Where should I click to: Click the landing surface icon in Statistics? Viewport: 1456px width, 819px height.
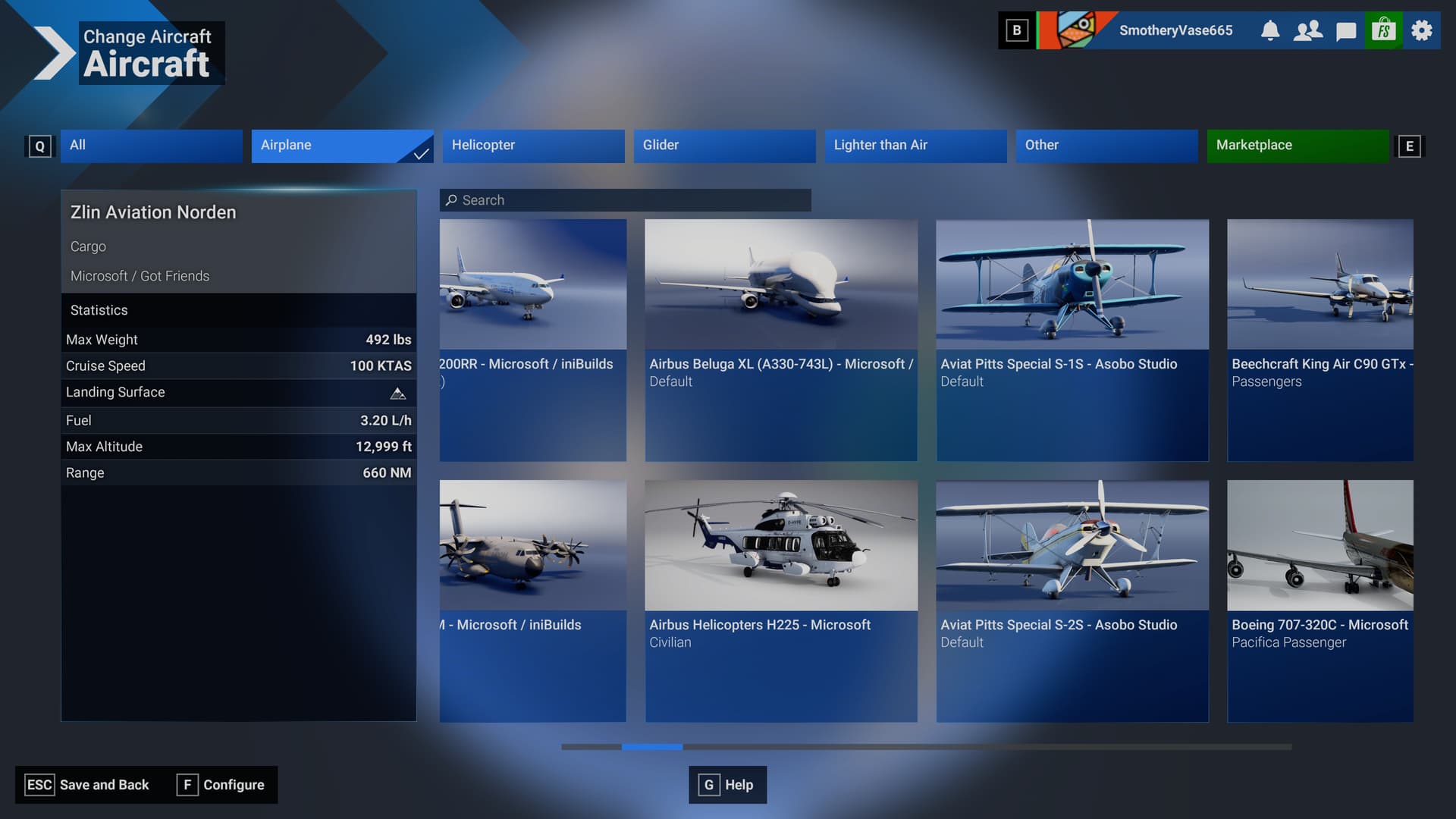tap(397, 393)
